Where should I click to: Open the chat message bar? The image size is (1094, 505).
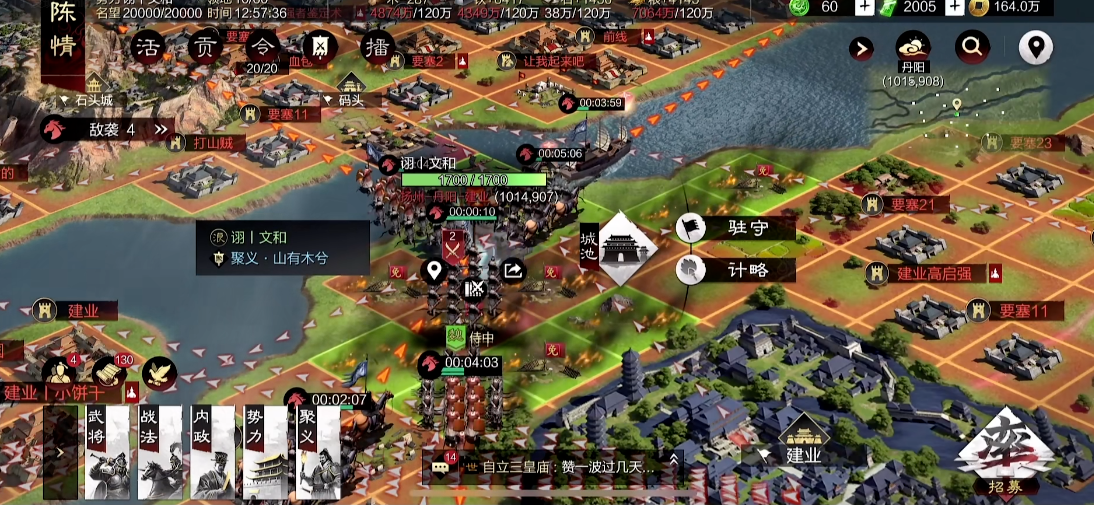pos(555,466)
